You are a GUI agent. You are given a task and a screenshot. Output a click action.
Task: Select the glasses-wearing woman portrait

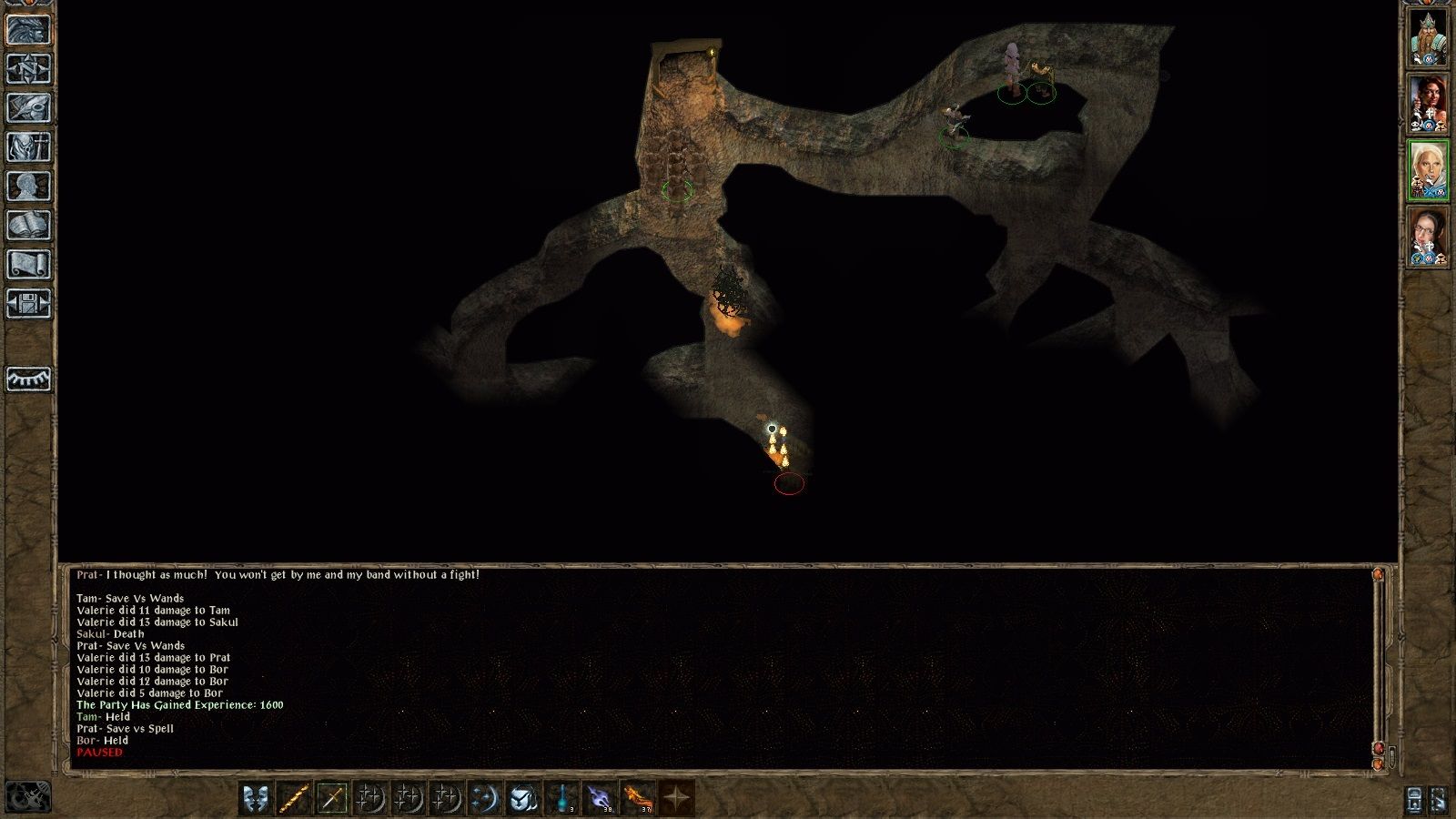(1428, 237)
